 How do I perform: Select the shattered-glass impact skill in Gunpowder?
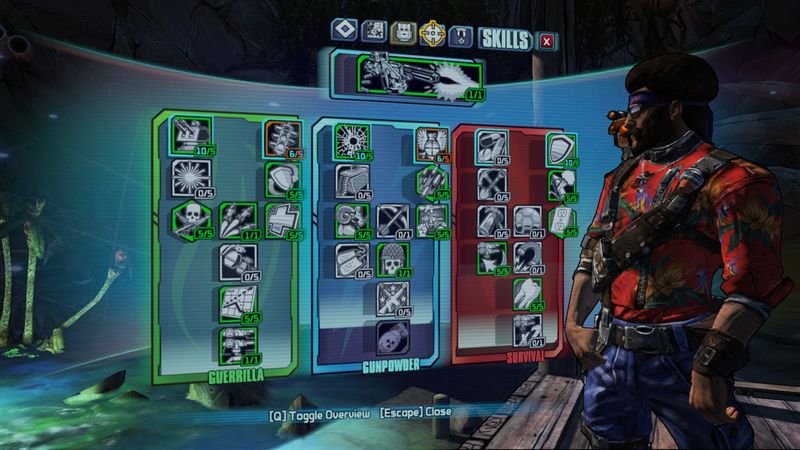tap(351, 139)
